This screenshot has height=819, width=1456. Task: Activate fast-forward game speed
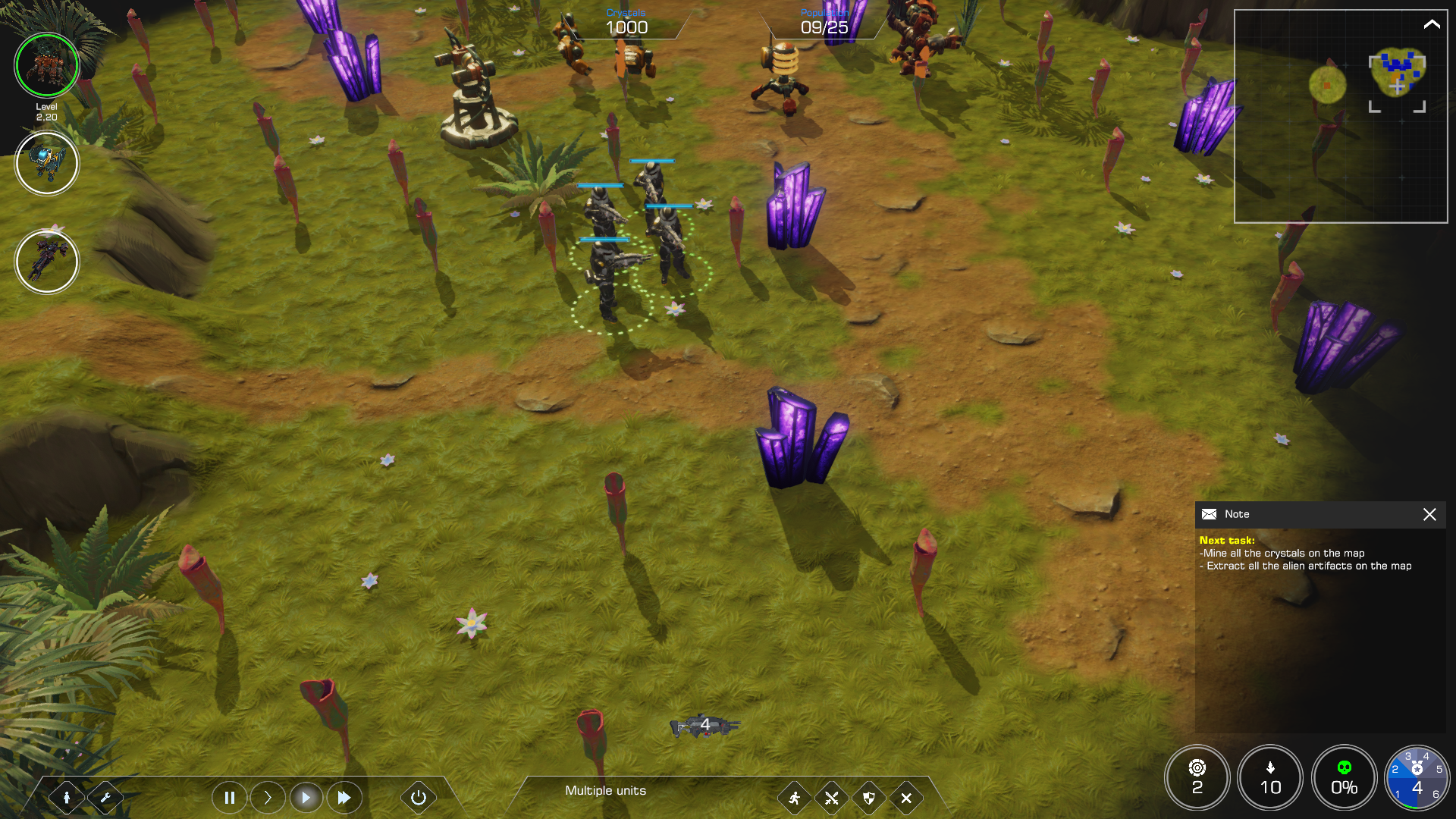344,797
